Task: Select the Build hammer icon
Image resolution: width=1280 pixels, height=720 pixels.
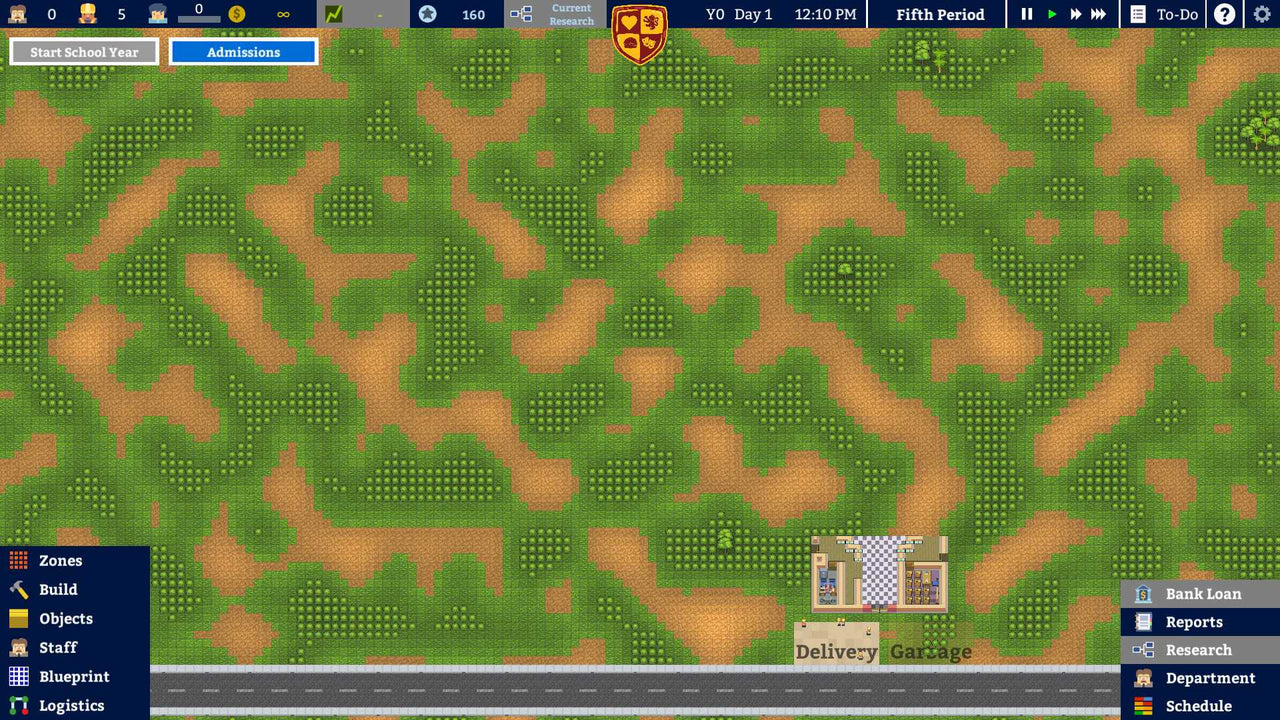Action: pos(16,589)
